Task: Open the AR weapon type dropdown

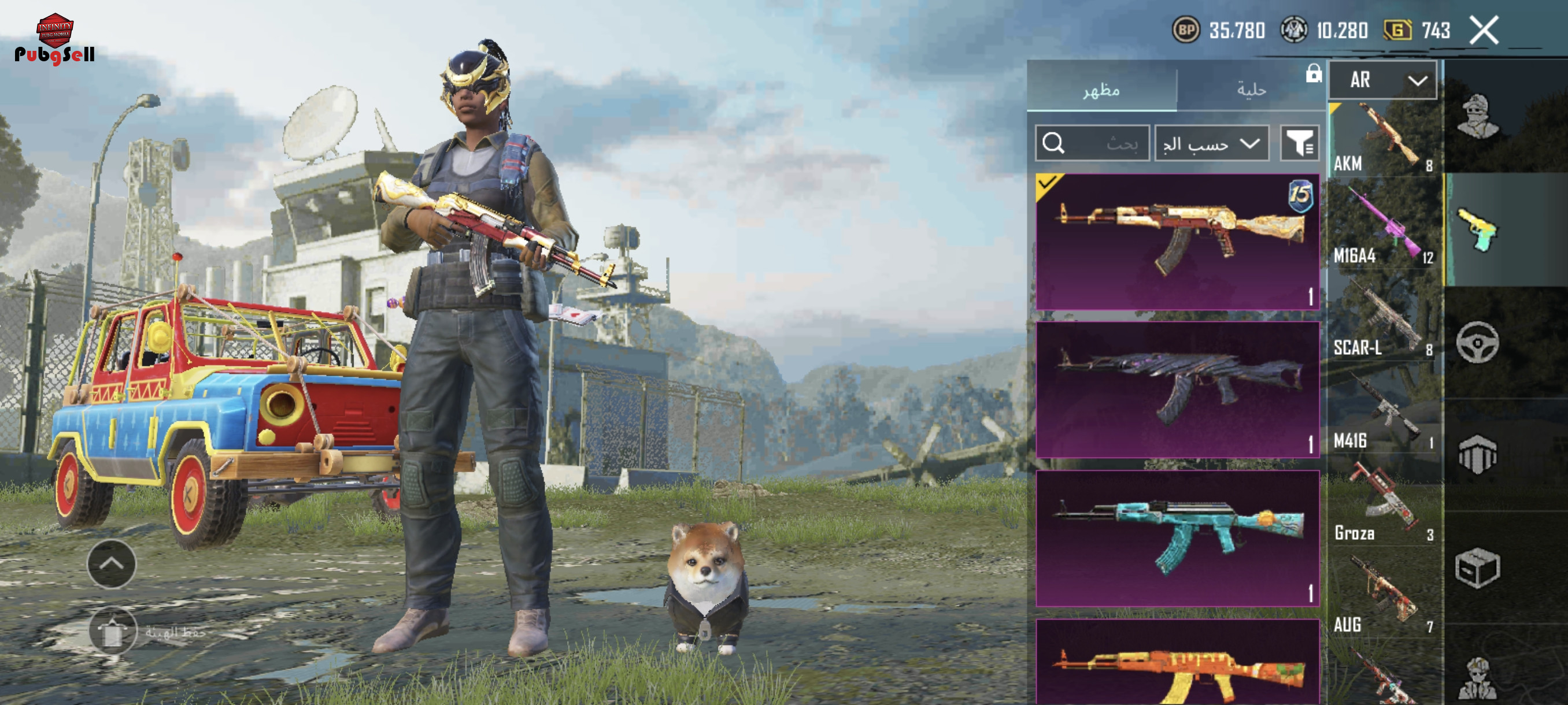Action: tap(1382, 80)
